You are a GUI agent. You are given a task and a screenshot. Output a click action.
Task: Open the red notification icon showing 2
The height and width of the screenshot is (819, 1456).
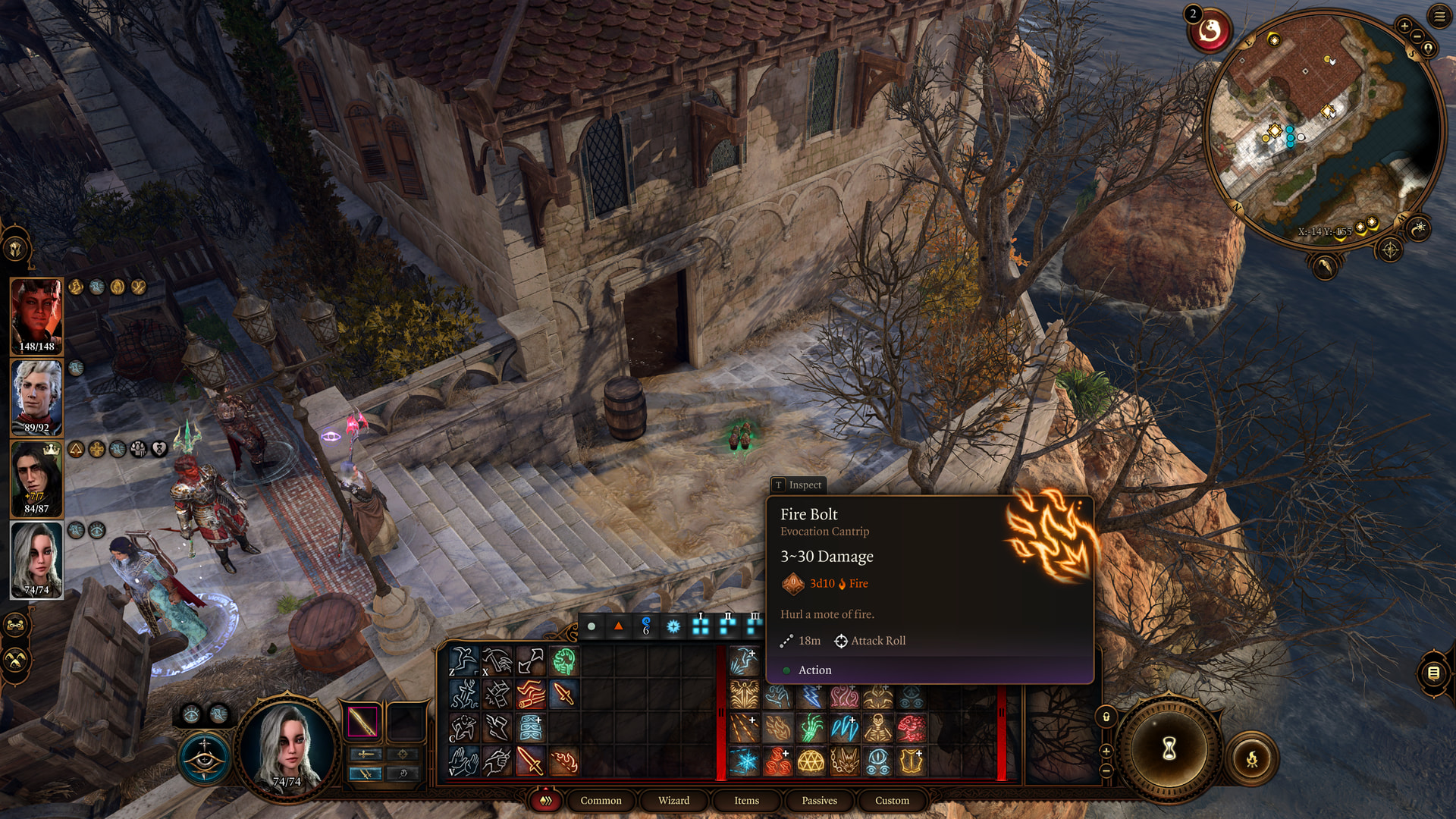pos(1210,32)
